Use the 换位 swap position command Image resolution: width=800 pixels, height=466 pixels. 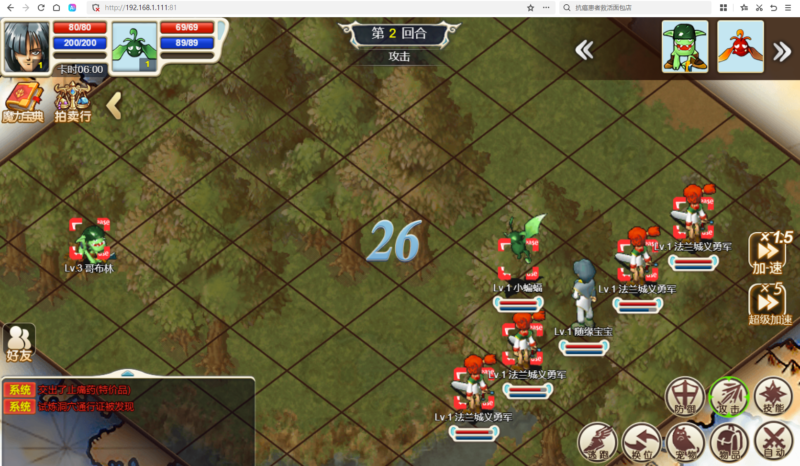[x=641, y=441]
